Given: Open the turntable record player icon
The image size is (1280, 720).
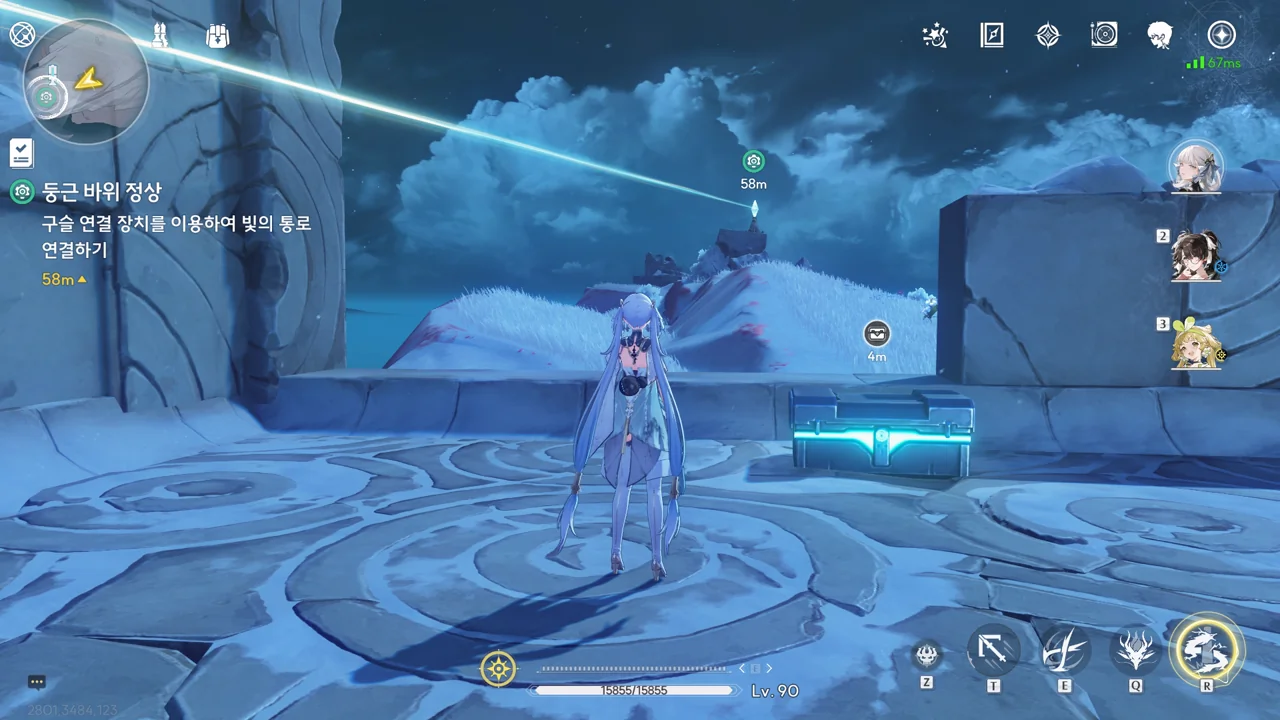Looking at the screenshot, I should 1104,36.
